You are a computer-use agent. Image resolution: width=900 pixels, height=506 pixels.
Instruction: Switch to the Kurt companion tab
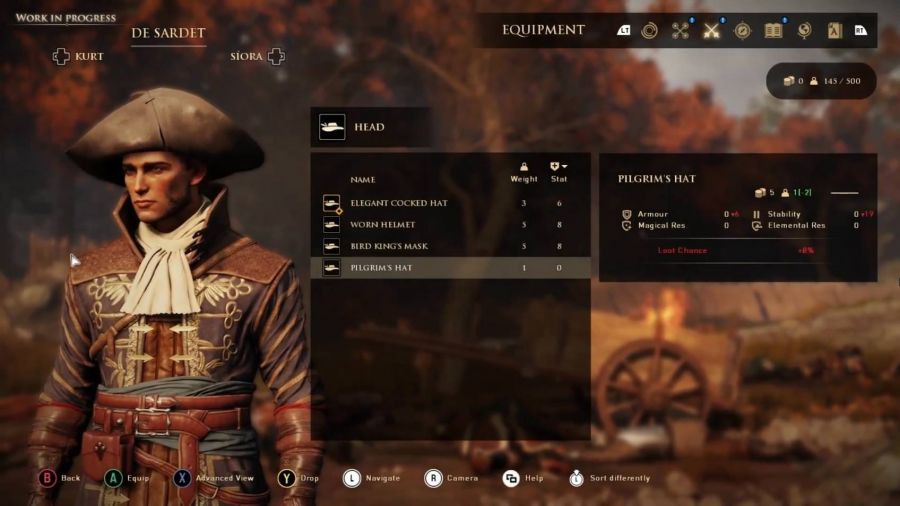(78, 56)
